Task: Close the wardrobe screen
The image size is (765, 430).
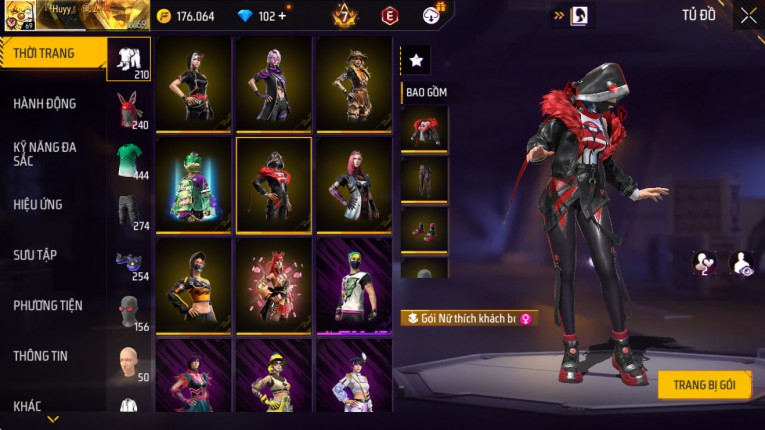Action: pos(748,16)
